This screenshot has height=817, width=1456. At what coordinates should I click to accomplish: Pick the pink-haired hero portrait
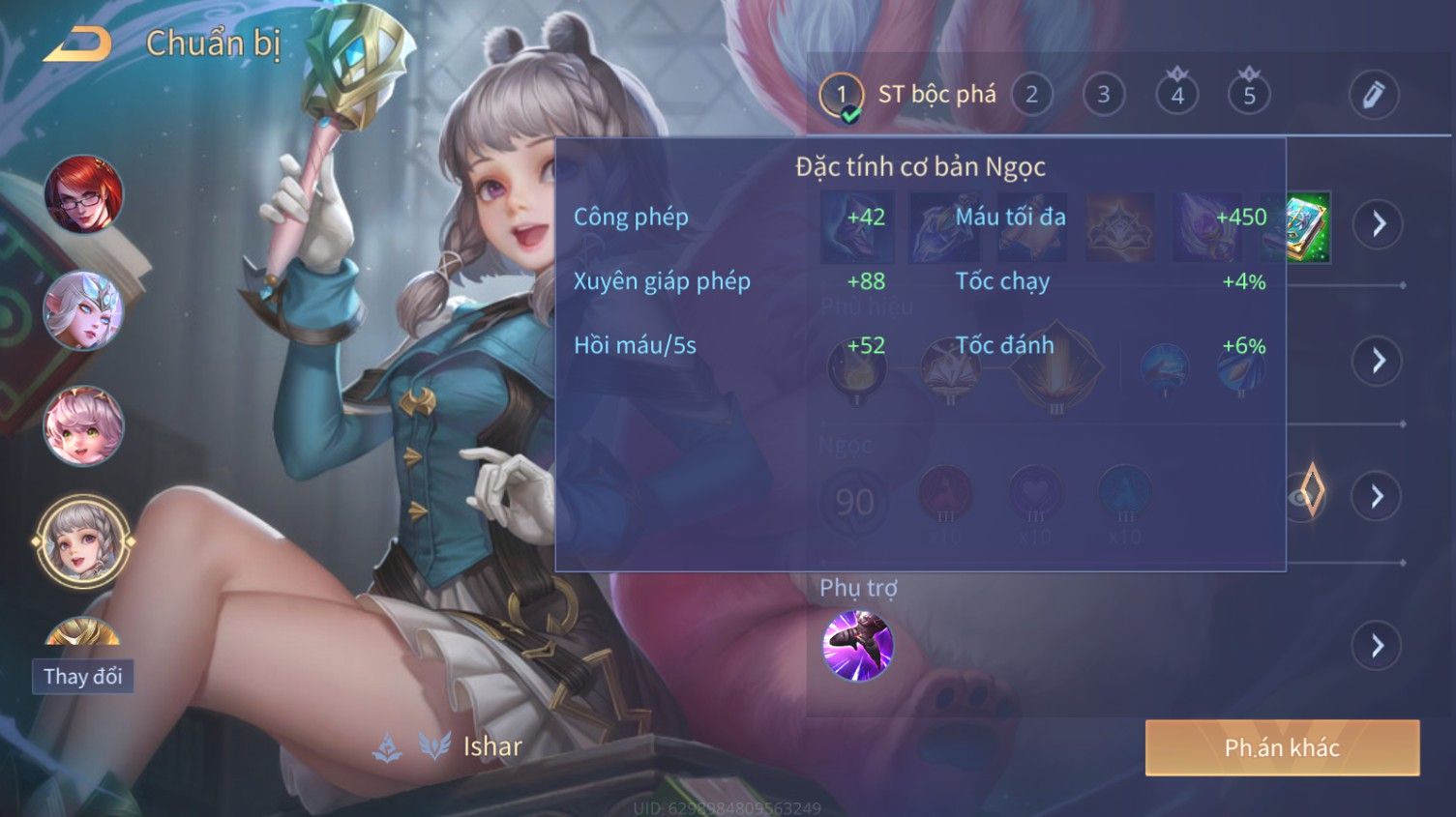point(84,425)
